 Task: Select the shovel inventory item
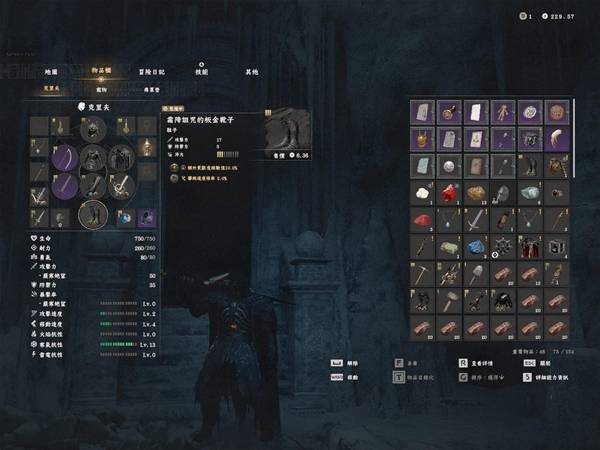coord(476,274)
